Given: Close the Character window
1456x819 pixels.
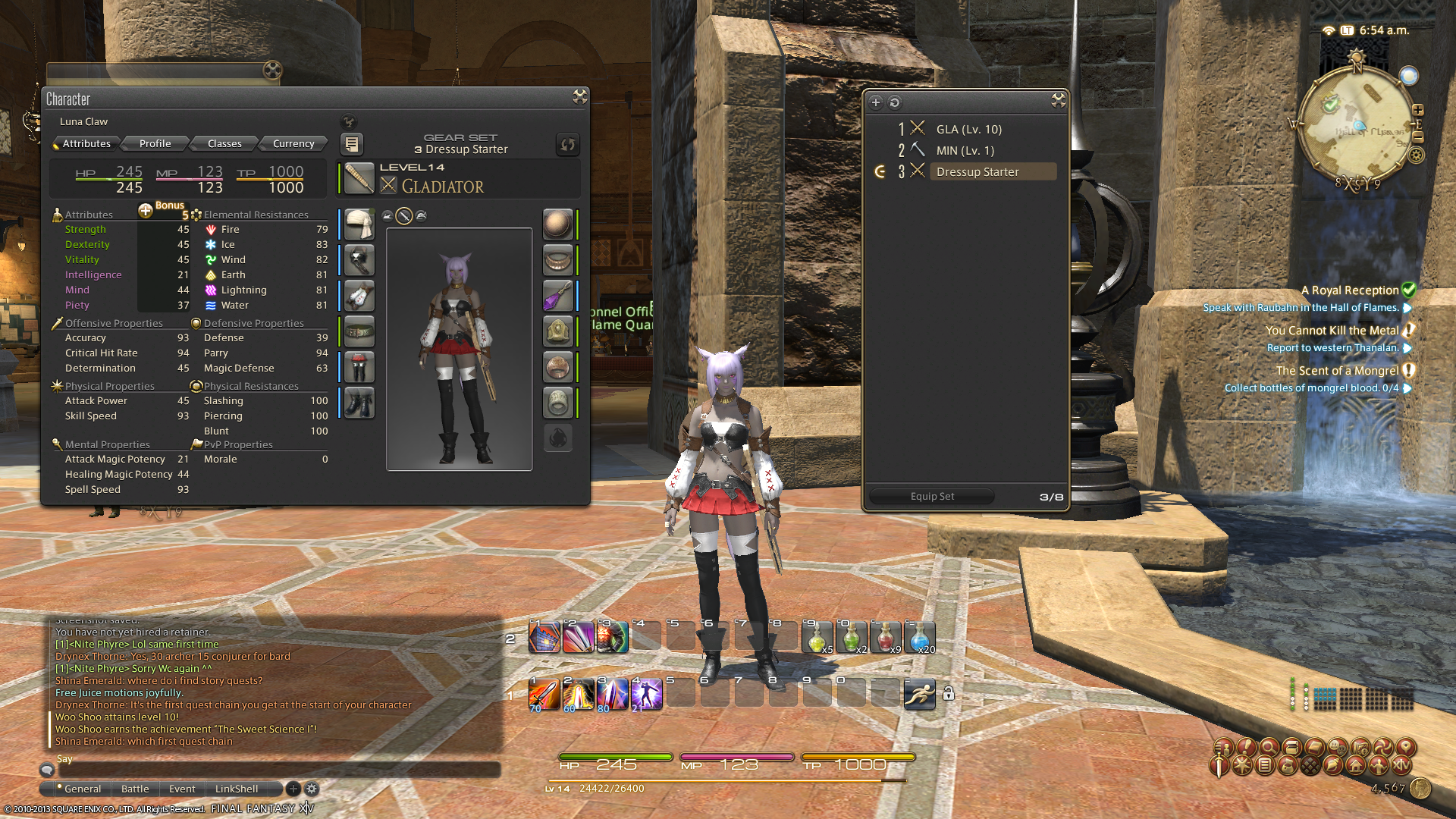Looking at the screenshot, I should pyautogui.click(x=580, y=96).
